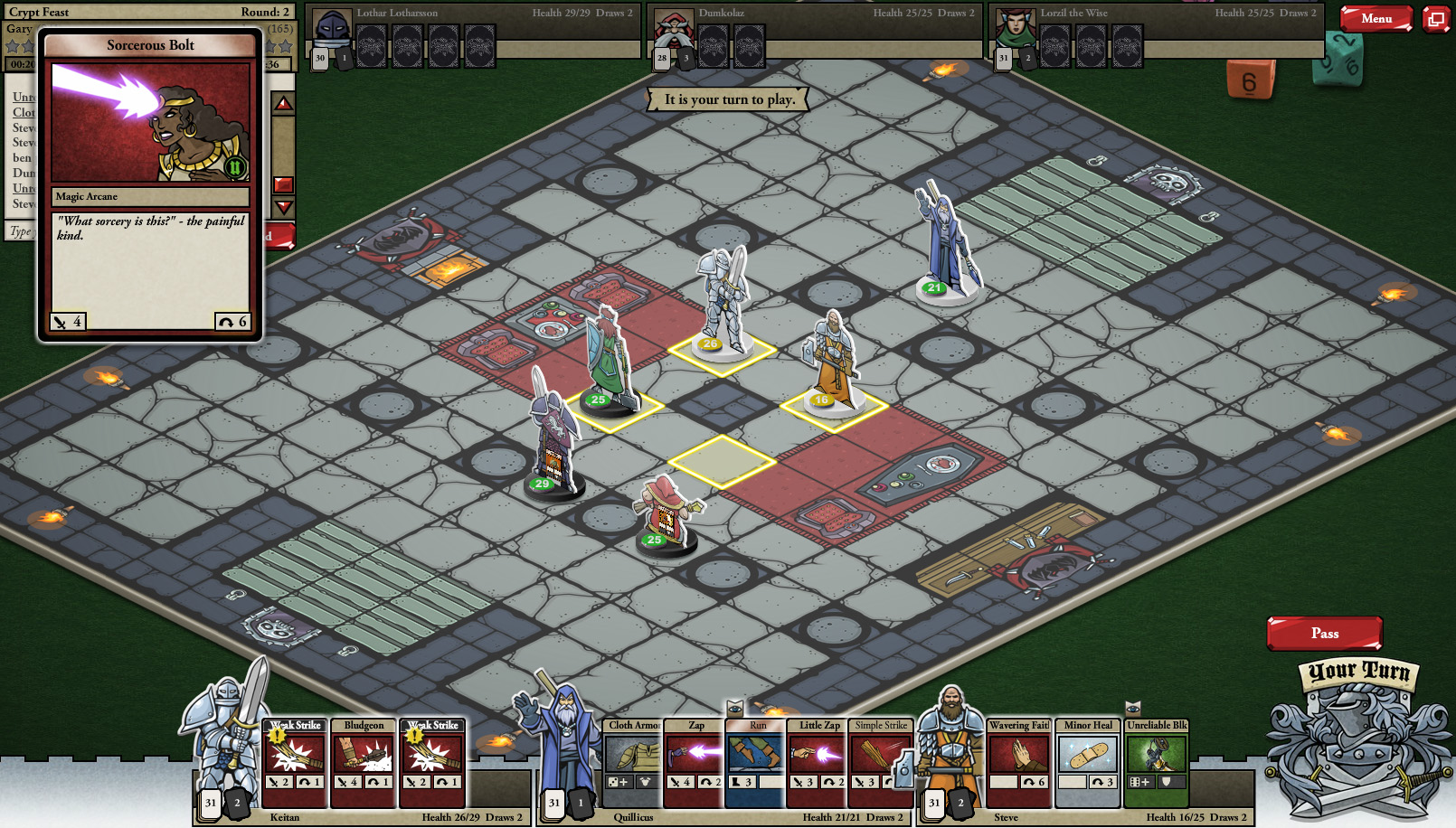
Task: Click Quillicus's draw pile showing 31
Action: point(554,803)
